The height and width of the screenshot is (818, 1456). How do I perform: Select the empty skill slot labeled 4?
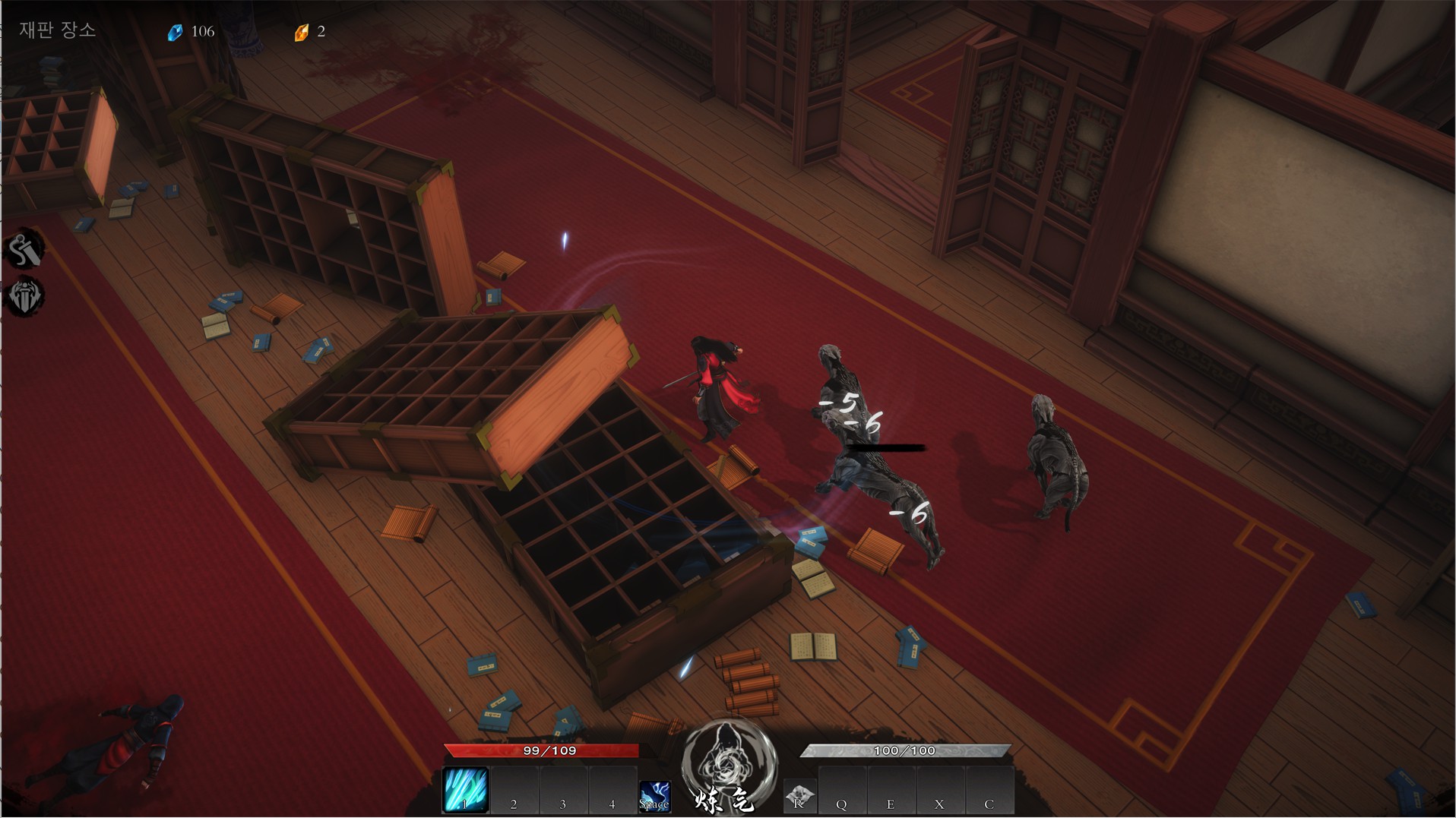click(x=612, y=791)
